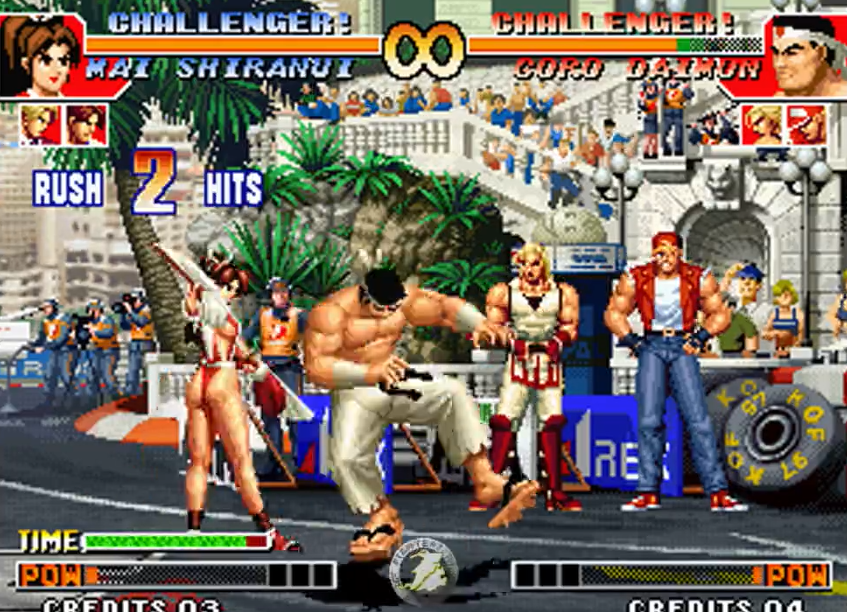This screenshot has width=847, height=612.
Task: Select the red-haired teammate icon under Mai's portrait
Action: (86, 125)
